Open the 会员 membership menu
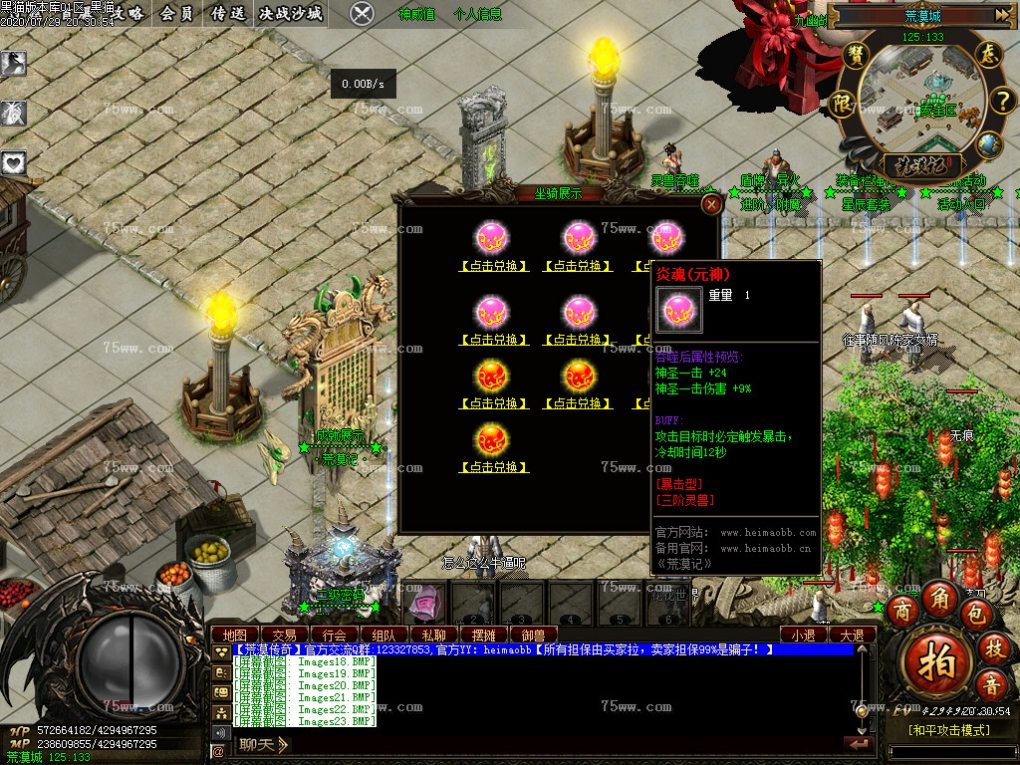Viewport: 1020px width, 765px height. pos(177,14)
